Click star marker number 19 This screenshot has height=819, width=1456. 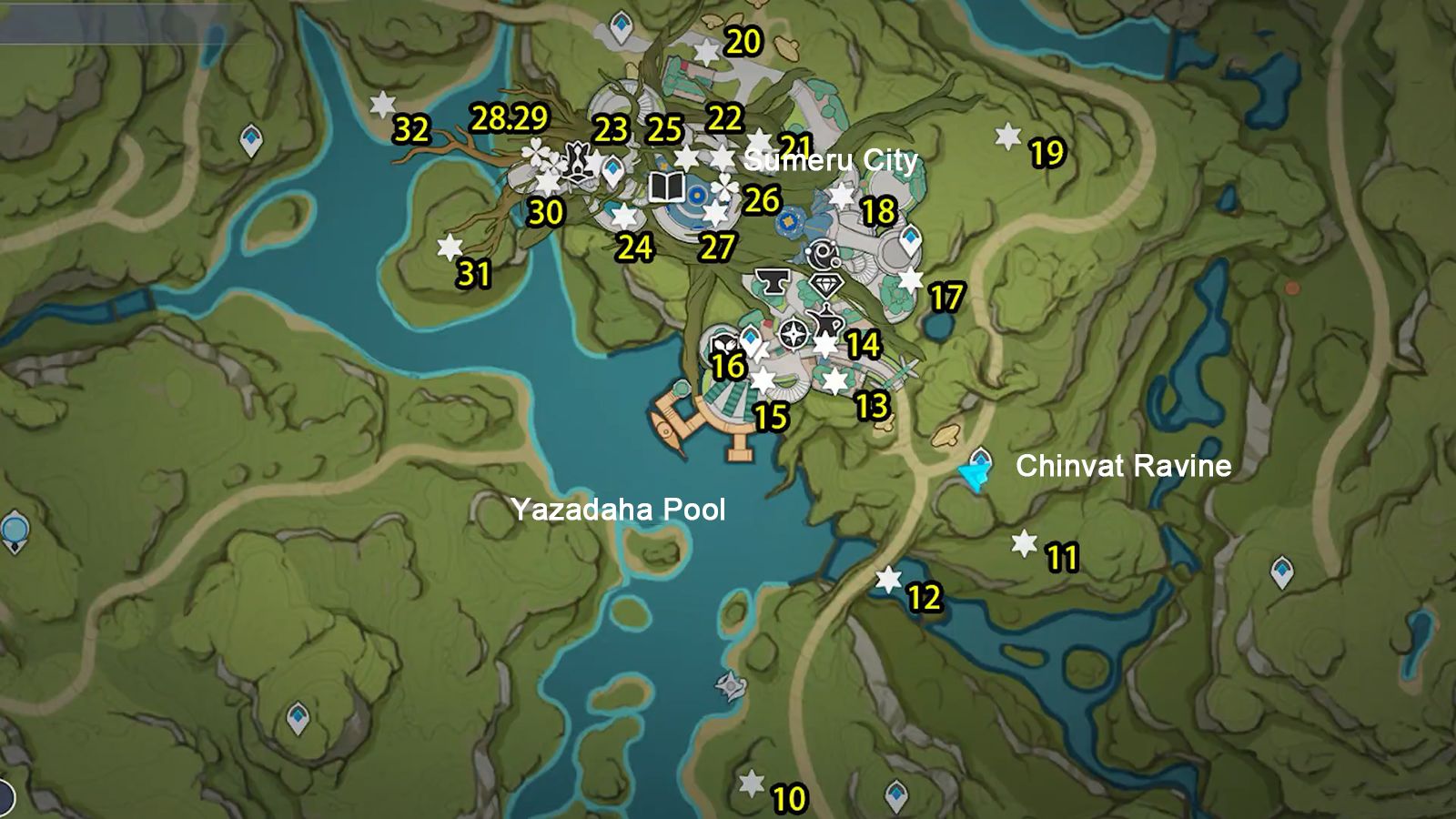point(1006,137)
